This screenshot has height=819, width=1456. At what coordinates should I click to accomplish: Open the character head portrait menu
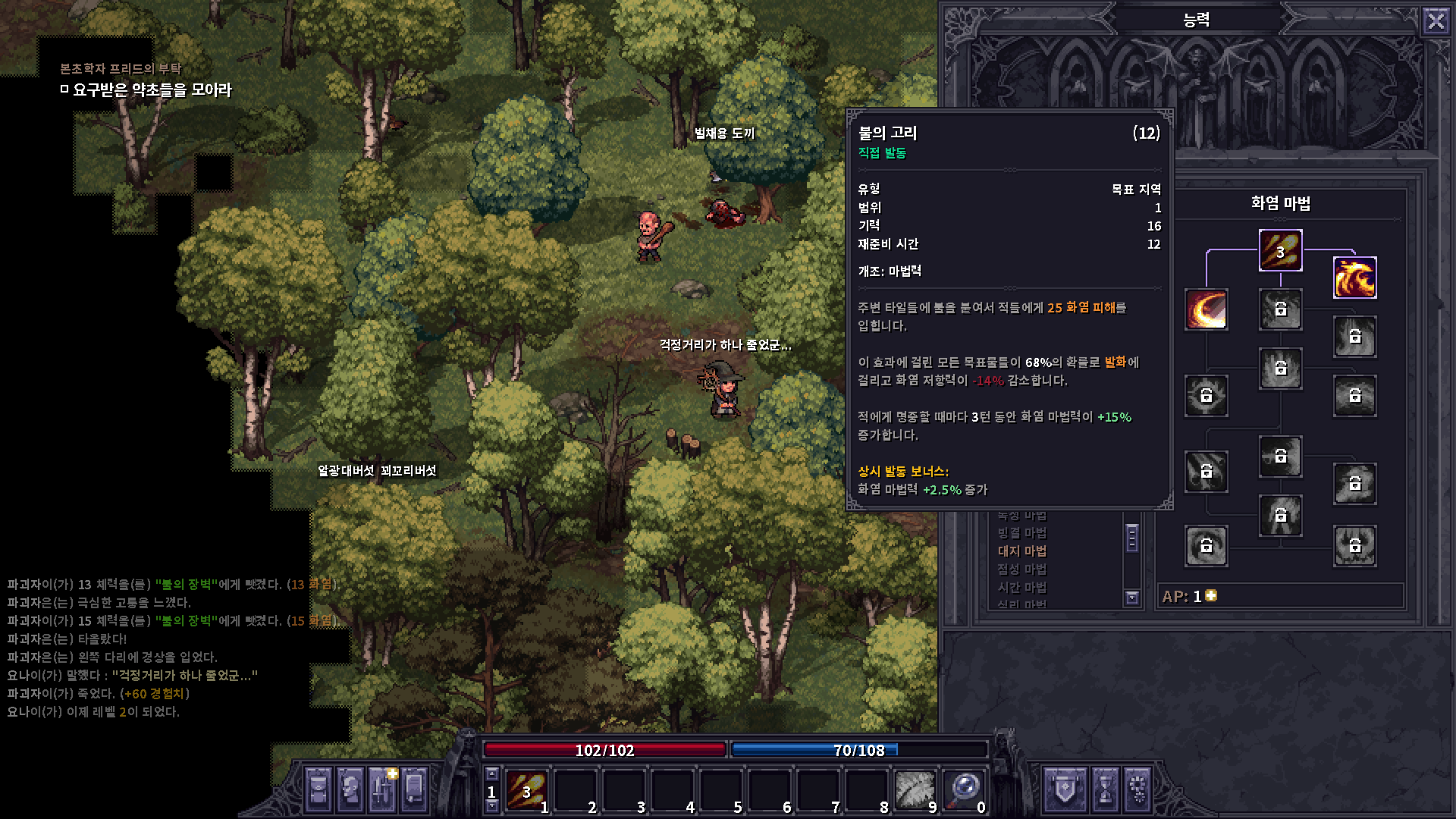click(x=350, y=789)
